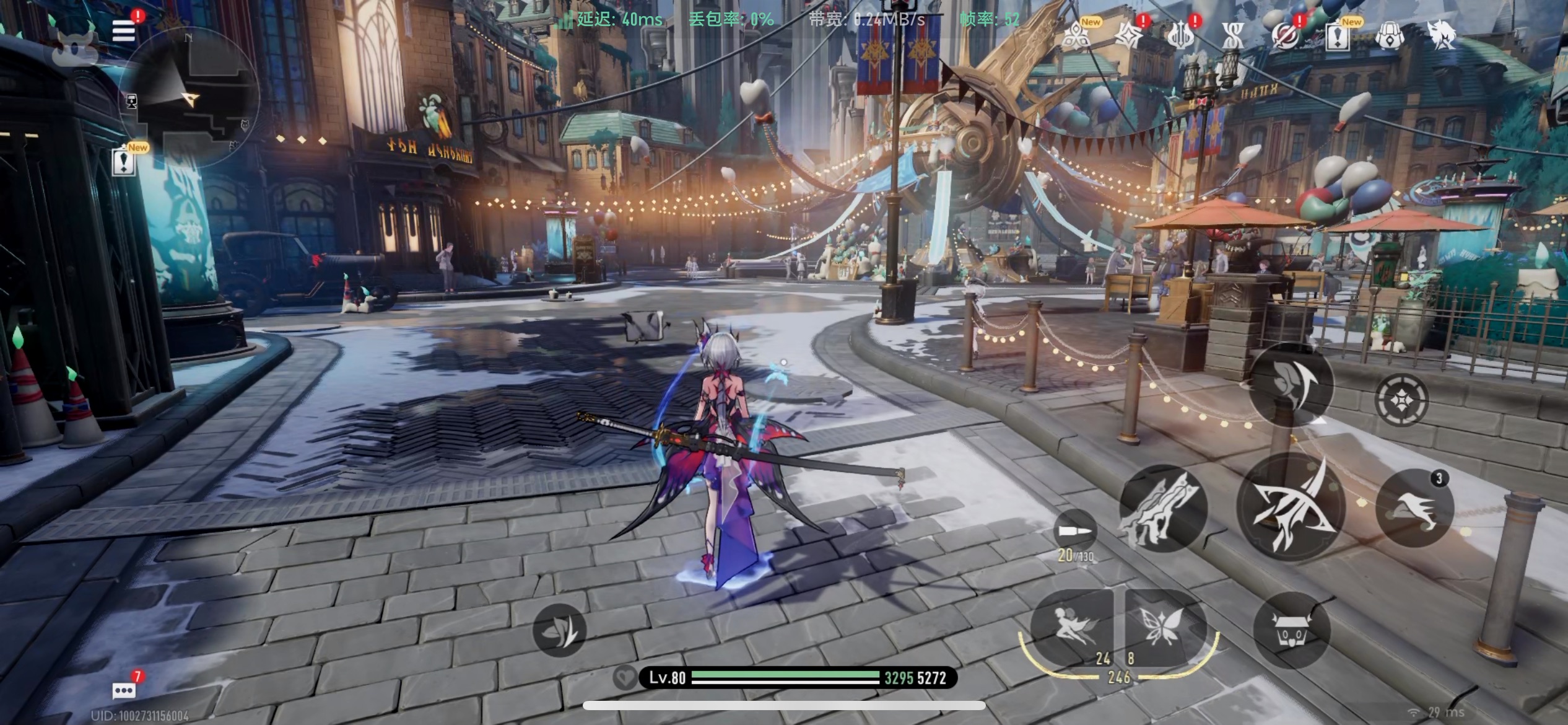Open the hamburger main menu
1568x725 pixels.
[123, 30]
